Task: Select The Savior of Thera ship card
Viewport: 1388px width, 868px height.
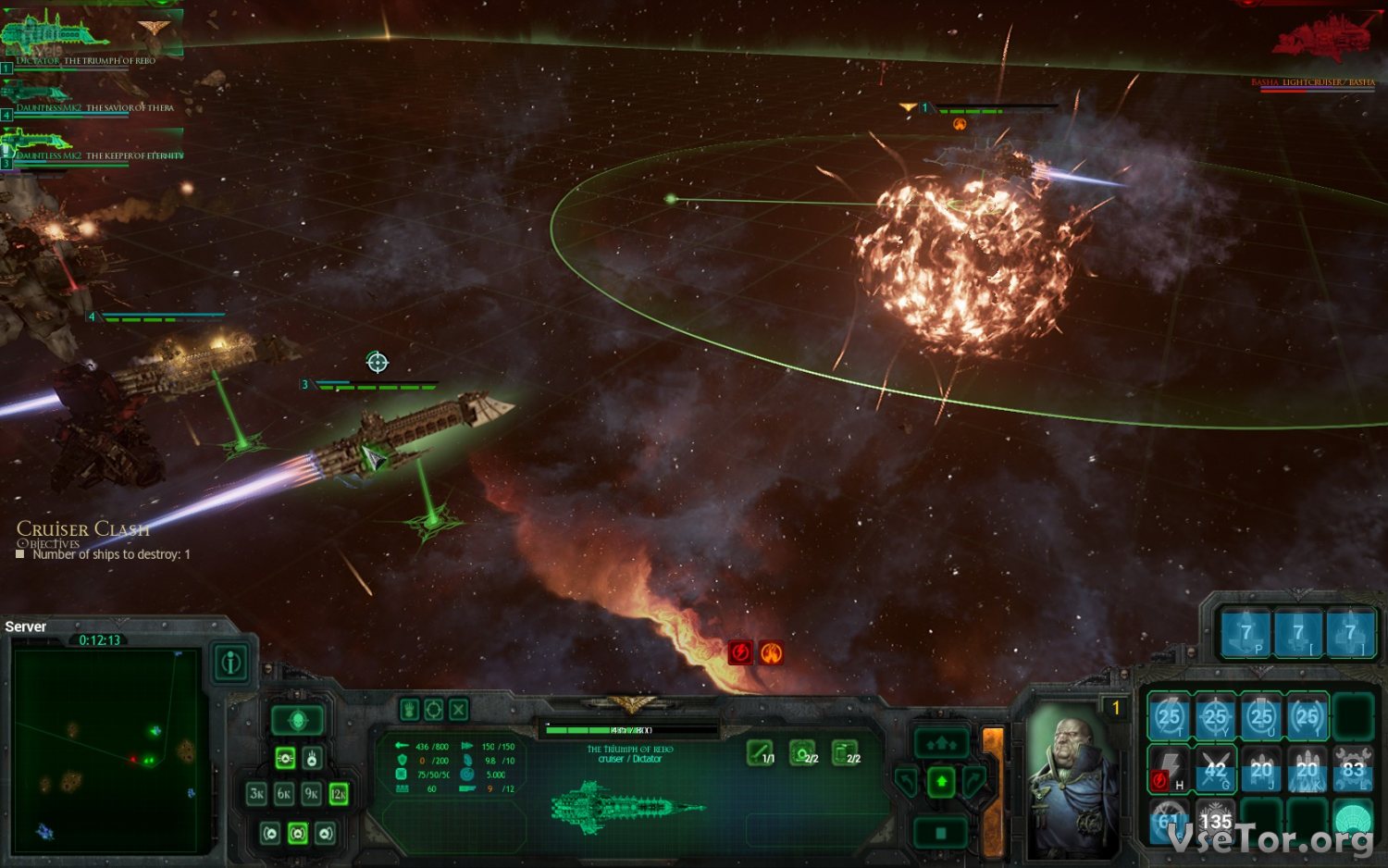Action: pos(91,95)
